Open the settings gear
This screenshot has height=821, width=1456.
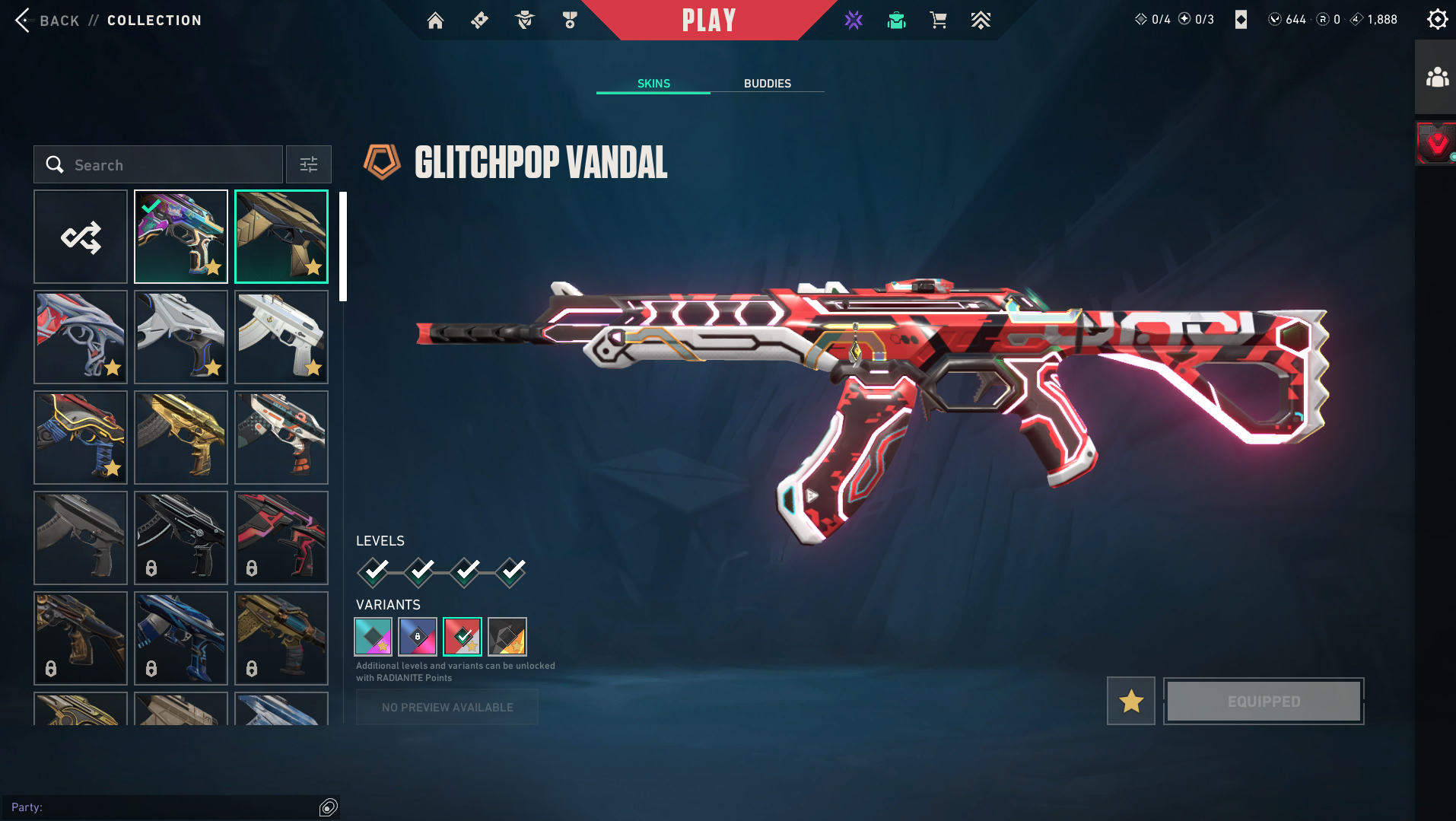1437,19
